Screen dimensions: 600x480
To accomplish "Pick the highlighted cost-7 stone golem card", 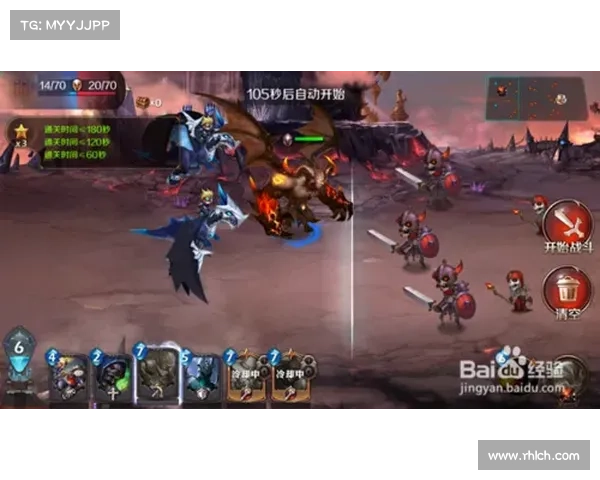I will click(157, 375).
